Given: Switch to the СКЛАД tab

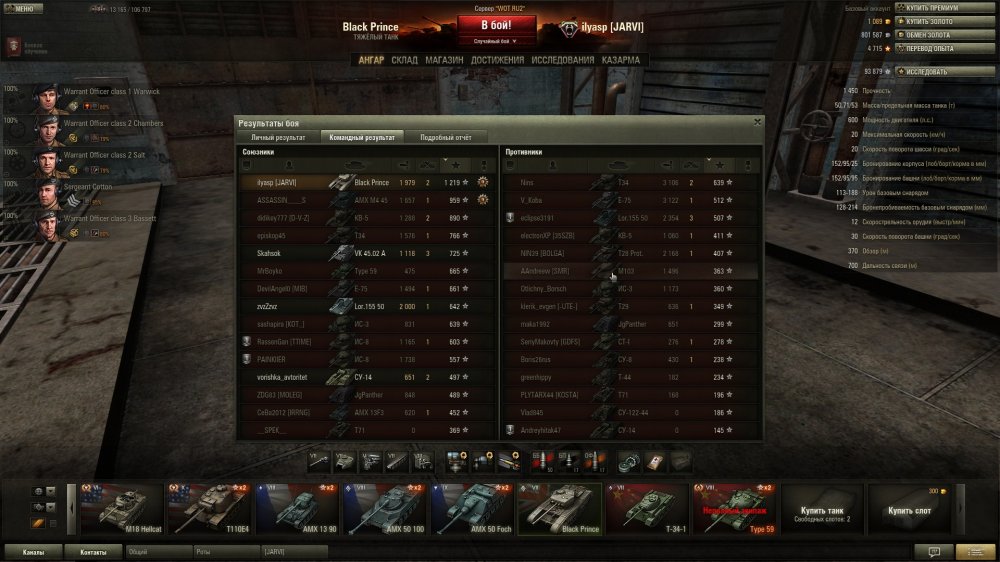Looking at the screenshot, I should 404,60.
